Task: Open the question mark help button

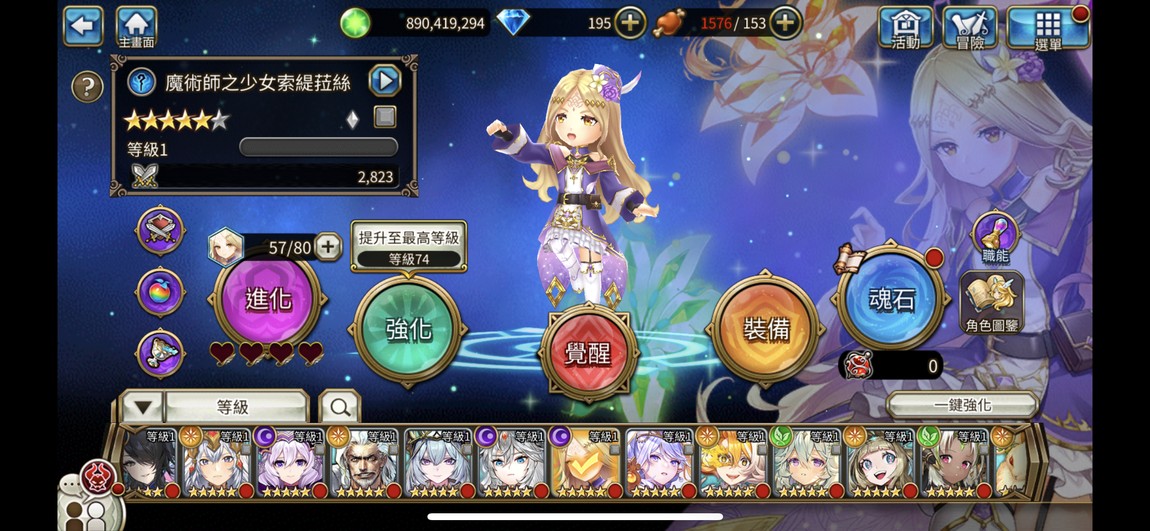Action: 88,87
